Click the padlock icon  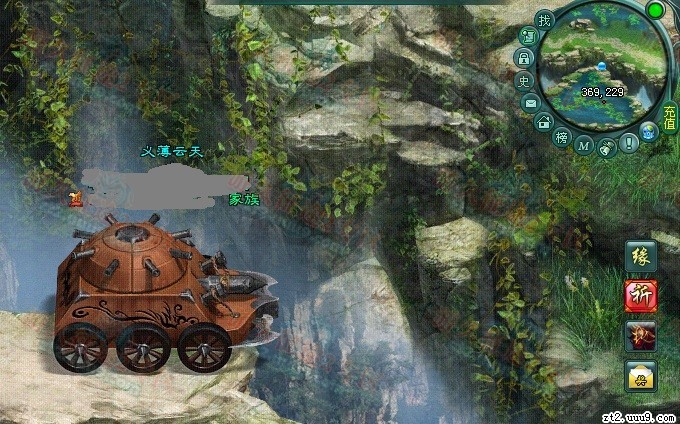pos(524,59)
